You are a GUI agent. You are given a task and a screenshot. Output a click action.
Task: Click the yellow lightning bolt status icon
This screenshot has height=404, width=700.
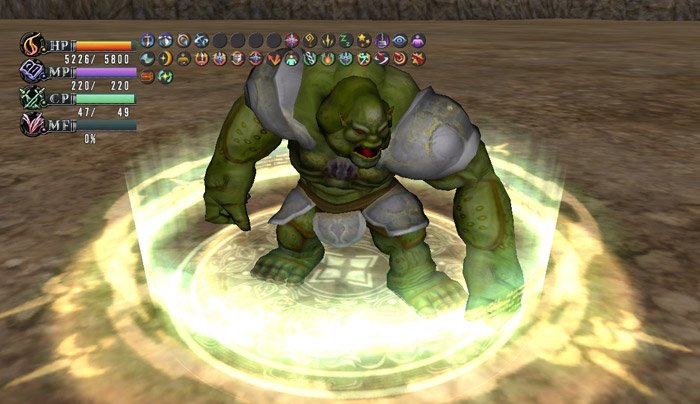tap(327, 40)
